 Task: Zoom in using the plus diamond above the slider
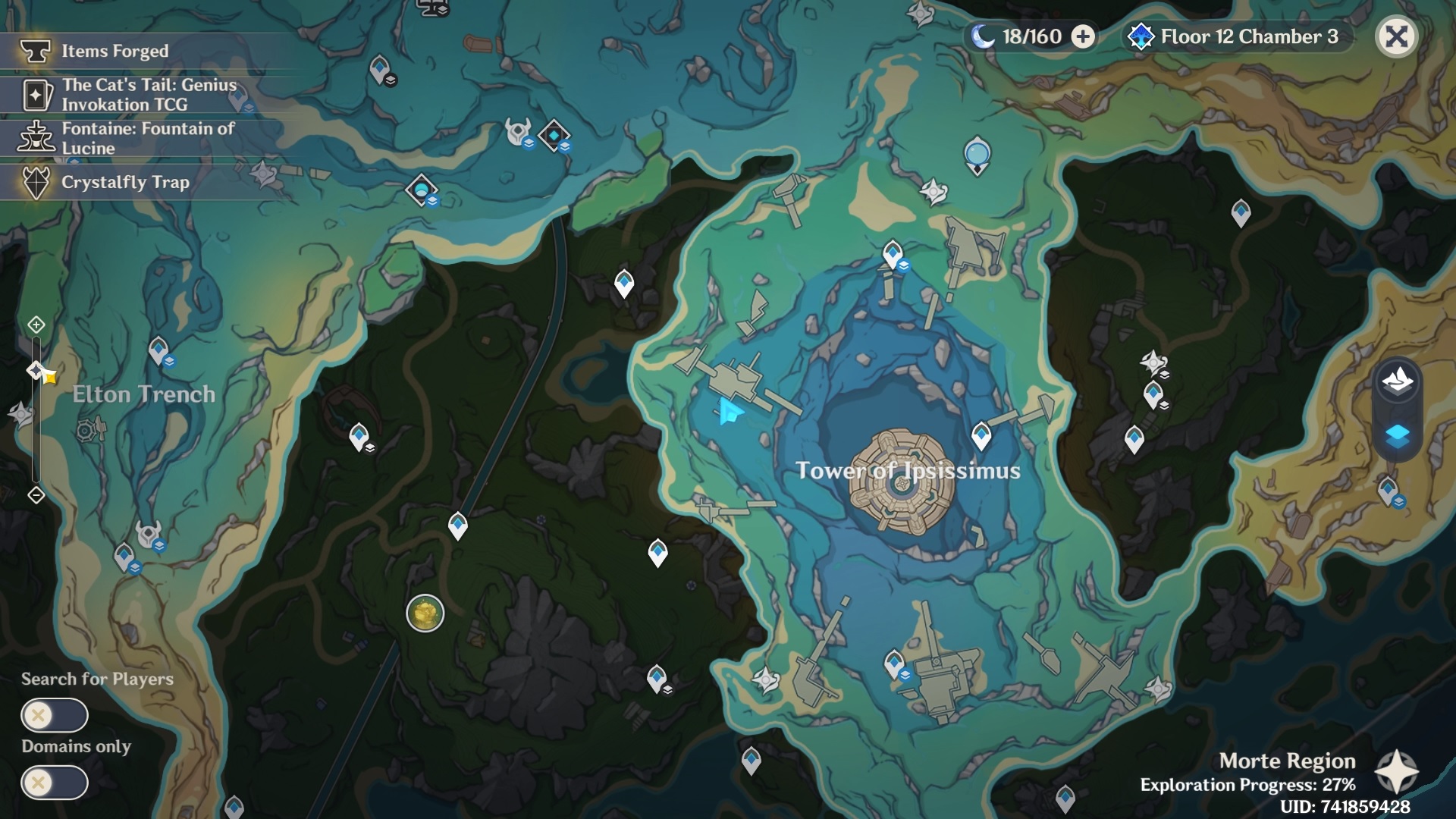[x=36, y=326]
